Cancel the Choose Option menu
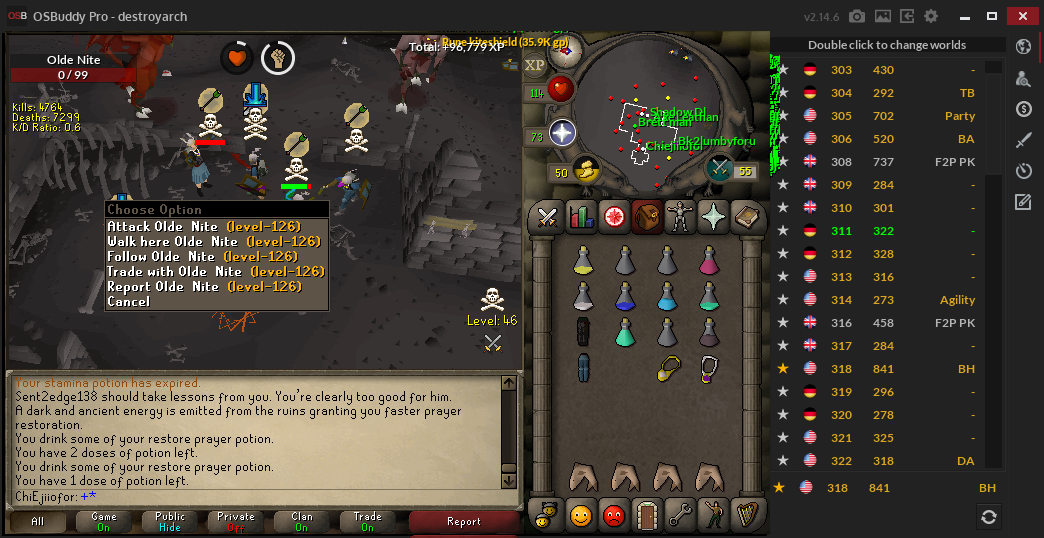The width and height of the screenshot is (1044, 538). pyautogui.click(x=129, y=301)
